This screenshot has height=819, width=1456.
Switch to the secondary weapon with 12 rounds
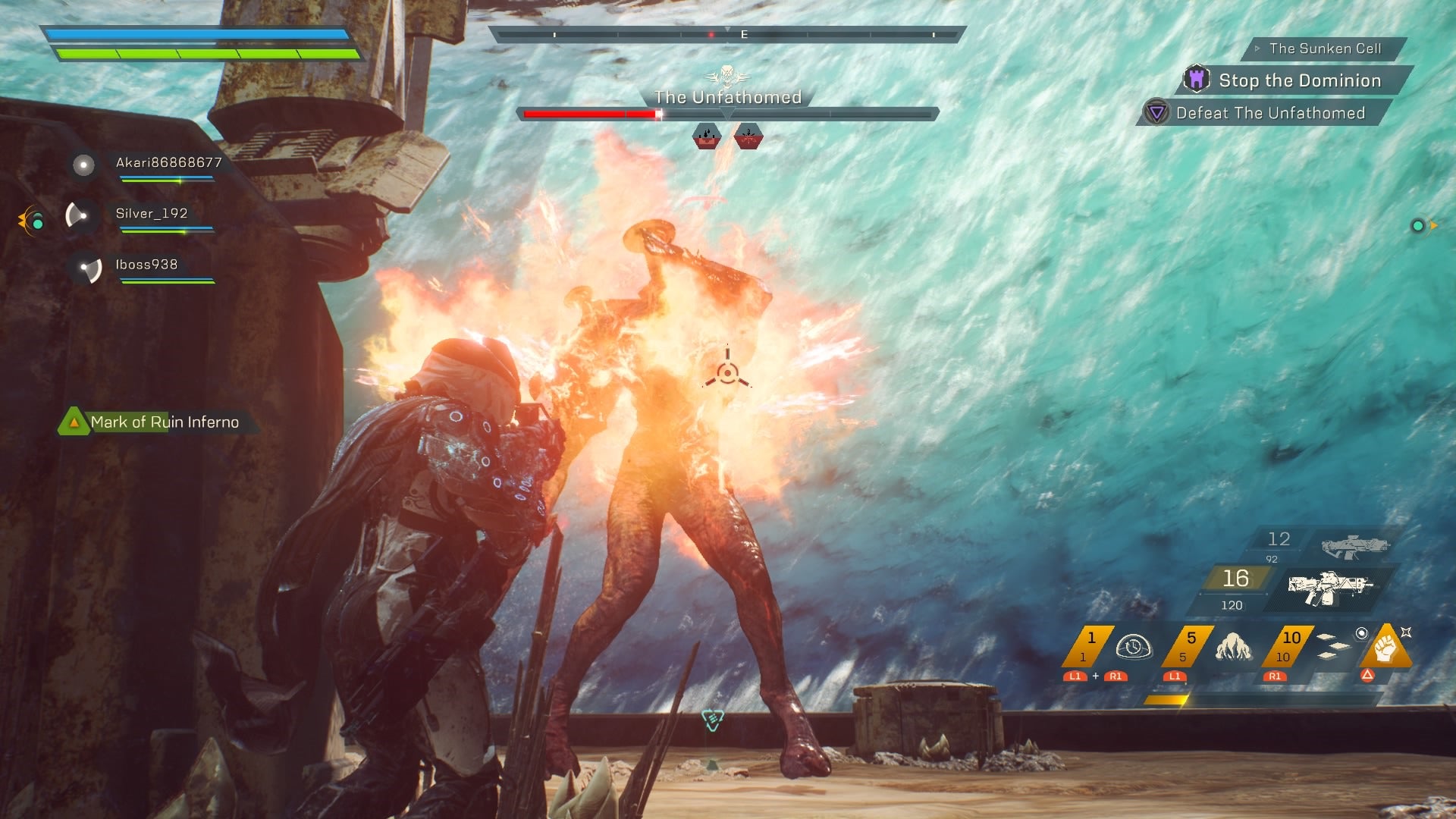tap(1354, 545)
